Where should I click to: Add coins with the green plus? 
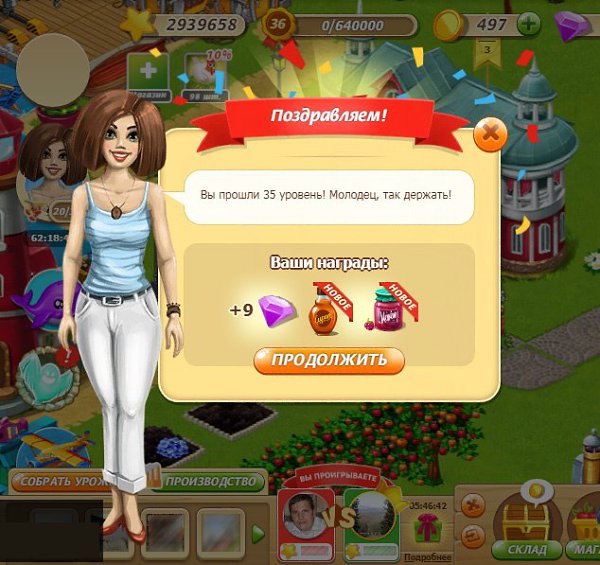pyautogui.click(x=527, y=24)
